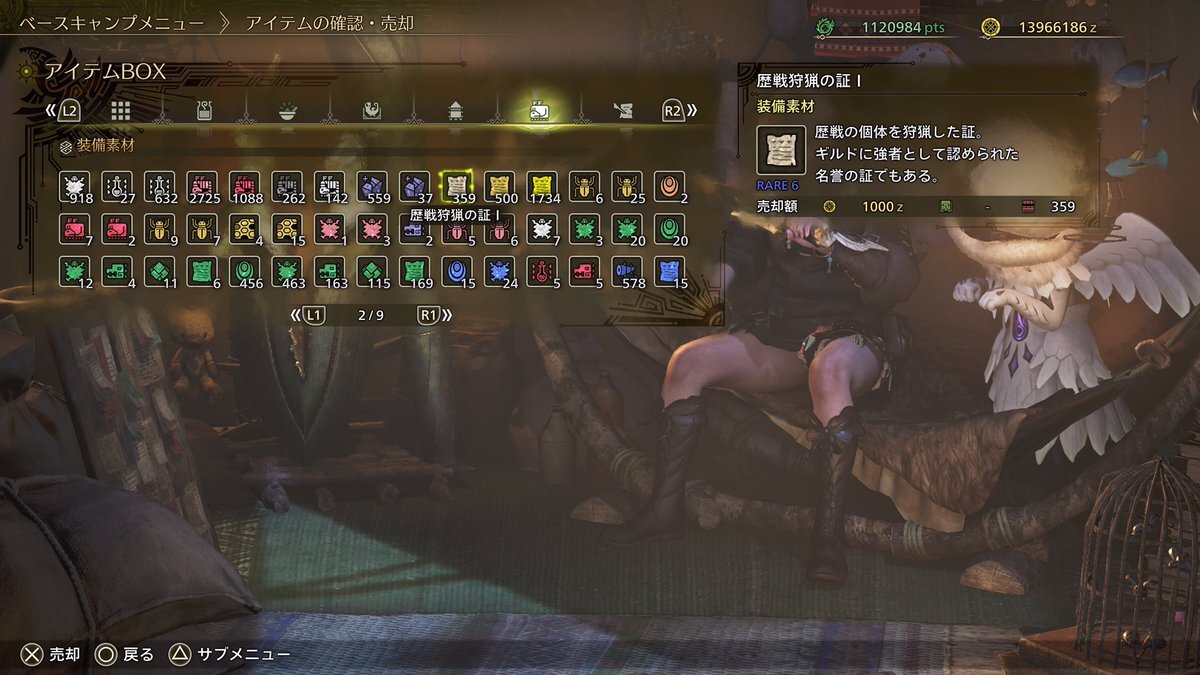Choose the orange egg-shaped item with 2

pos(669,186)
